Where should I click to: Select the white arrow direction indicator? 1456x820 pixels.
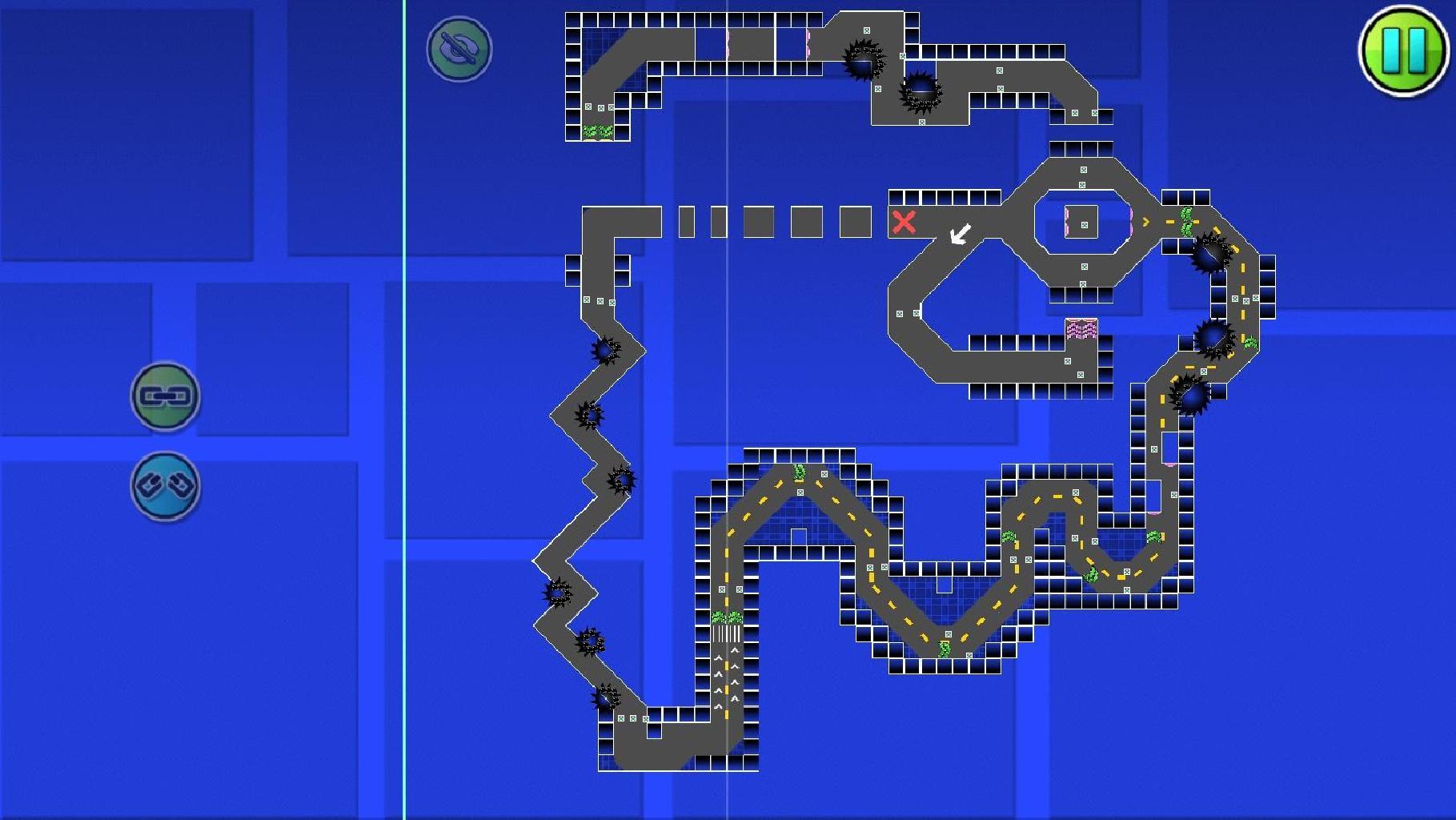click(958, 235)
